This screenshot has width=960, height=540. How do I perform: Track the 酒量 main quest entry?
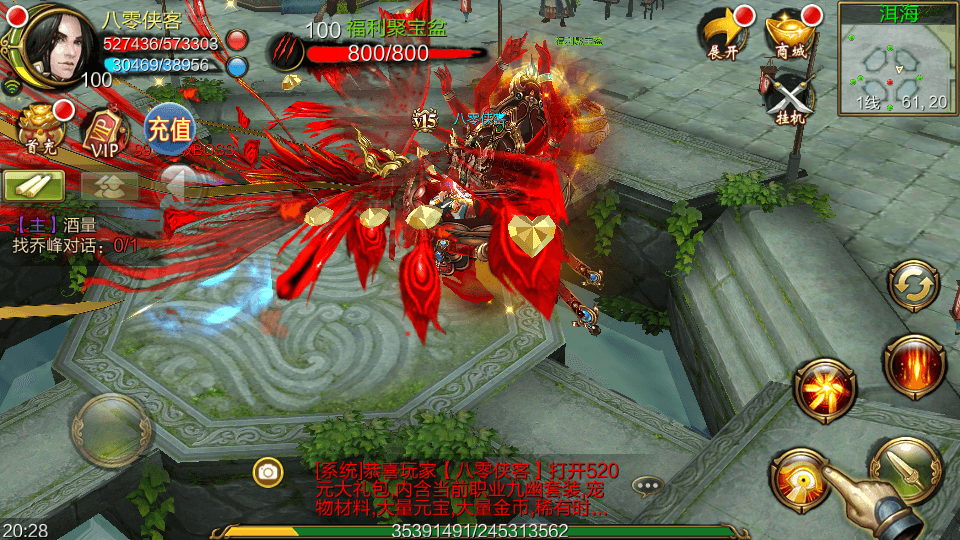tap(60, 226)
